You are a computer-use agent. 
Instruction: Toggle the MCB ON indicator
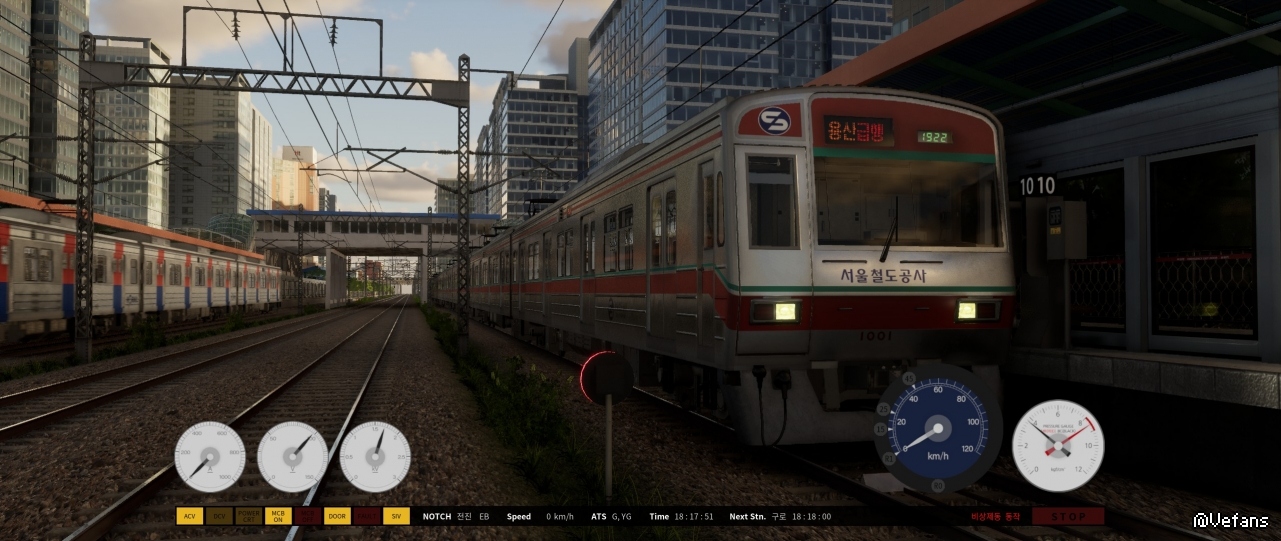(x=277, y=516)
